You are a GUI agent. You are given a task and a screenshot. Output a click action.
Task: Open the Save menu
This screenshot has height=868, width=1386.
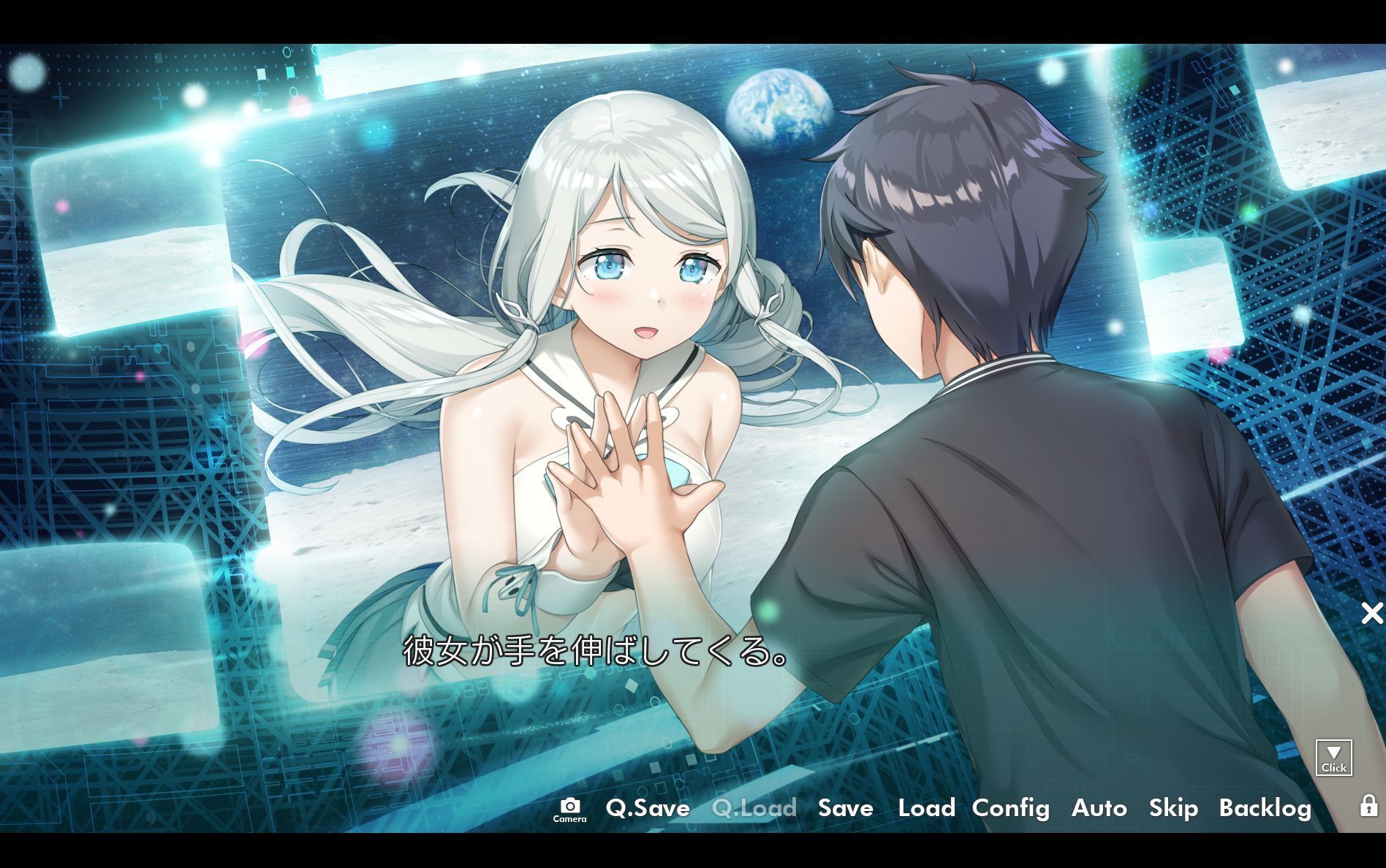[x=845, y=808]
